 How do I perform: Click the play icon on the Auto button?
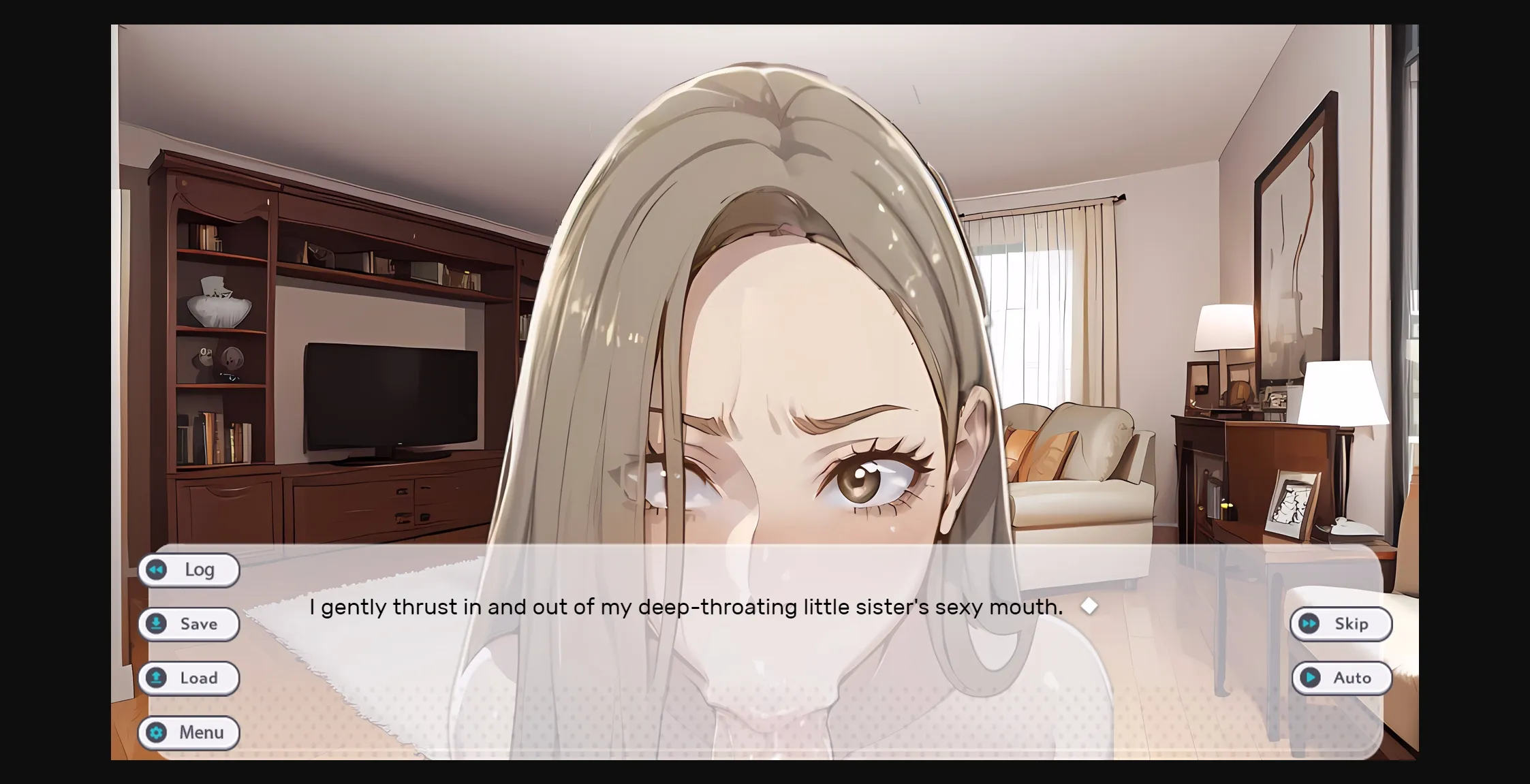1309,678
